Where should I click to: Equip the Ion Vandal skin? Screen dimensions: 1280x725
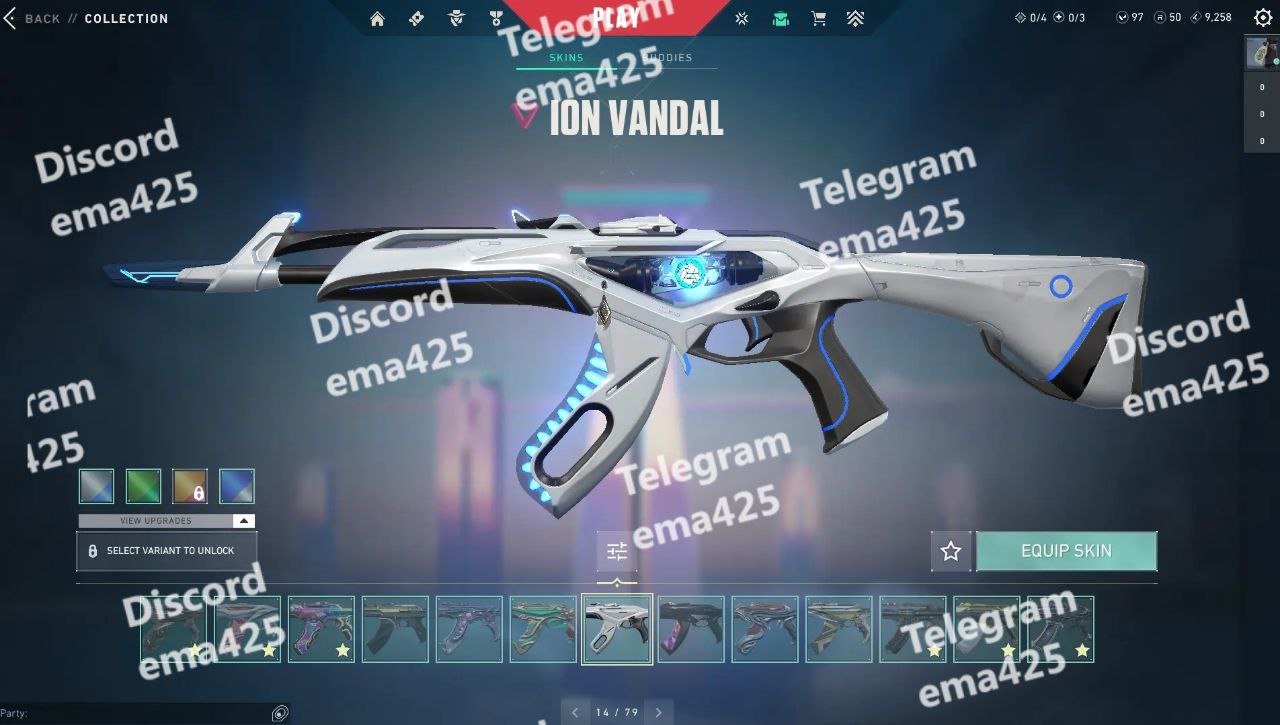pyautogui.click(x=1066, y=551)
